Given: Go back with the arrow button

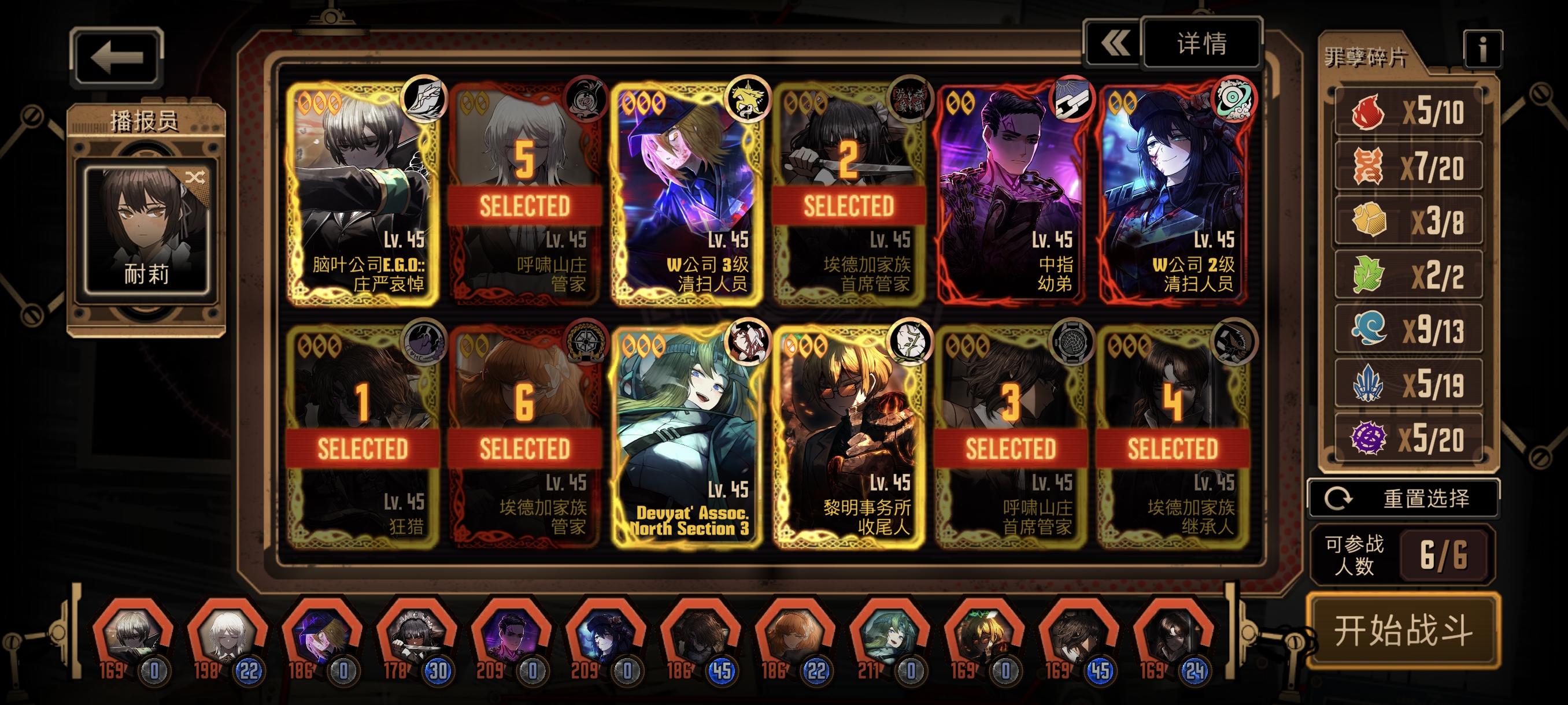Looking at the screenshot, I should coord(116,58).
